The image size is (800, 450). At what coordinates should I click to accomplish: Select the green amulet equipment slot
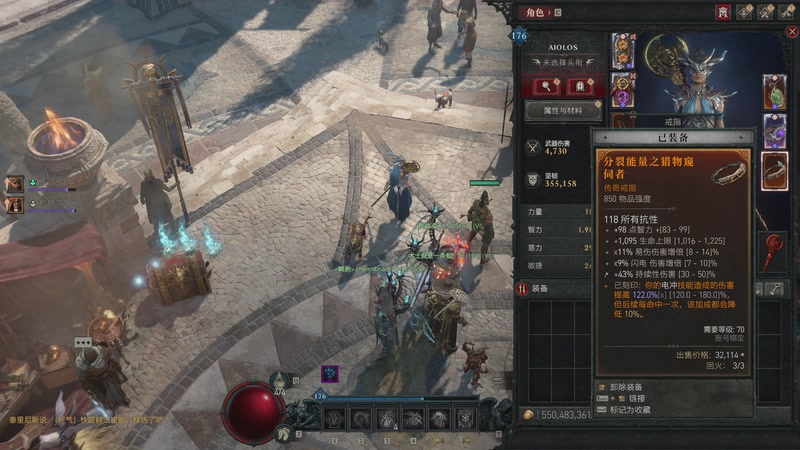pos(775,93)
